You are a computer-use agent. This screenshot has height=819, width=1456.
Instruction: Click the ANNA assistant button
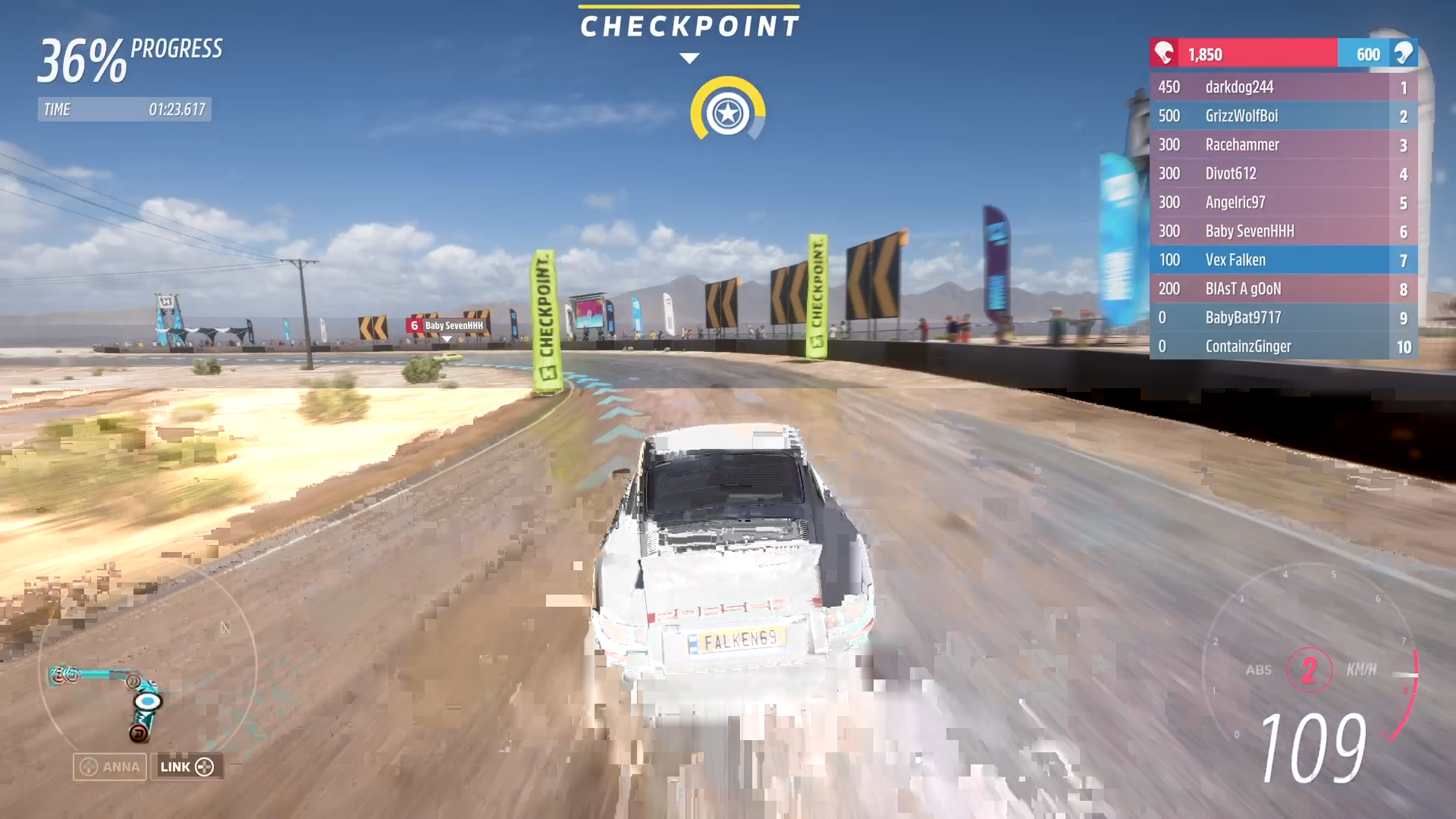click(110, 767)
